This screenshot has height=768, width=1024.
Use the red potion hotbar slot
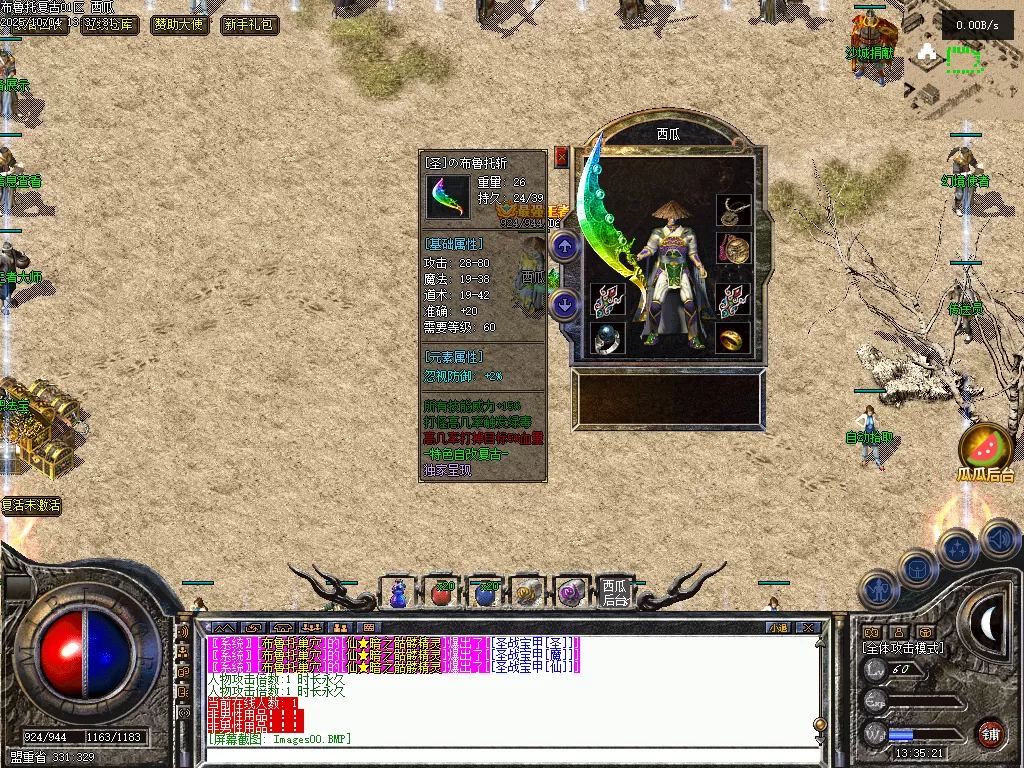[x=441, y=593]
